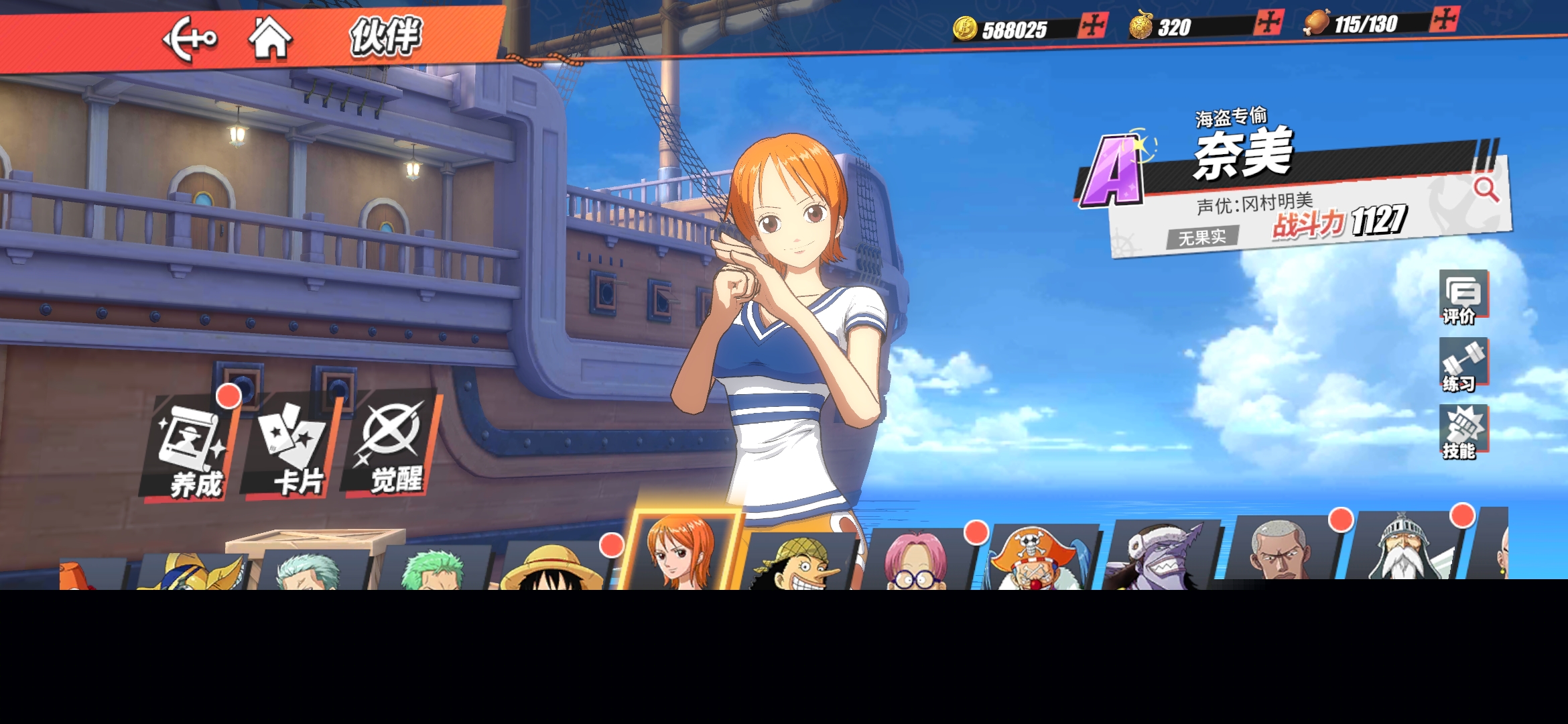1568x724 pixels.
Task: Select green-haired Zoro's portrait
Action: tap(434, 570)
